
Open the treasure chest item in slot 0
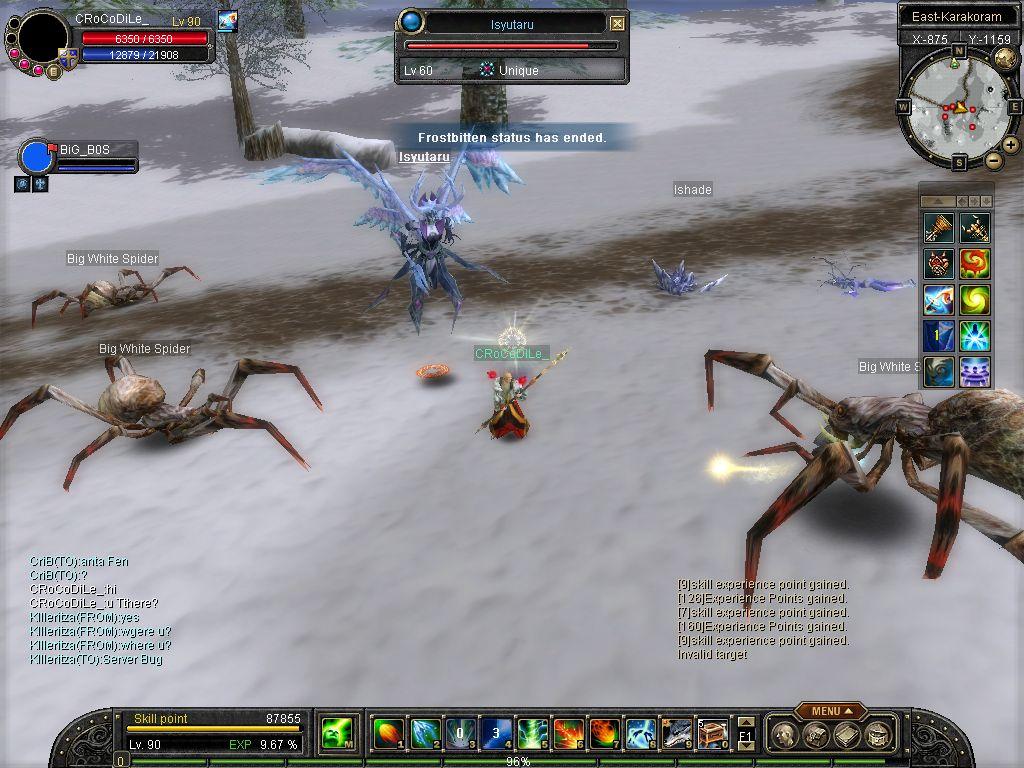click(x=712, y=734)
